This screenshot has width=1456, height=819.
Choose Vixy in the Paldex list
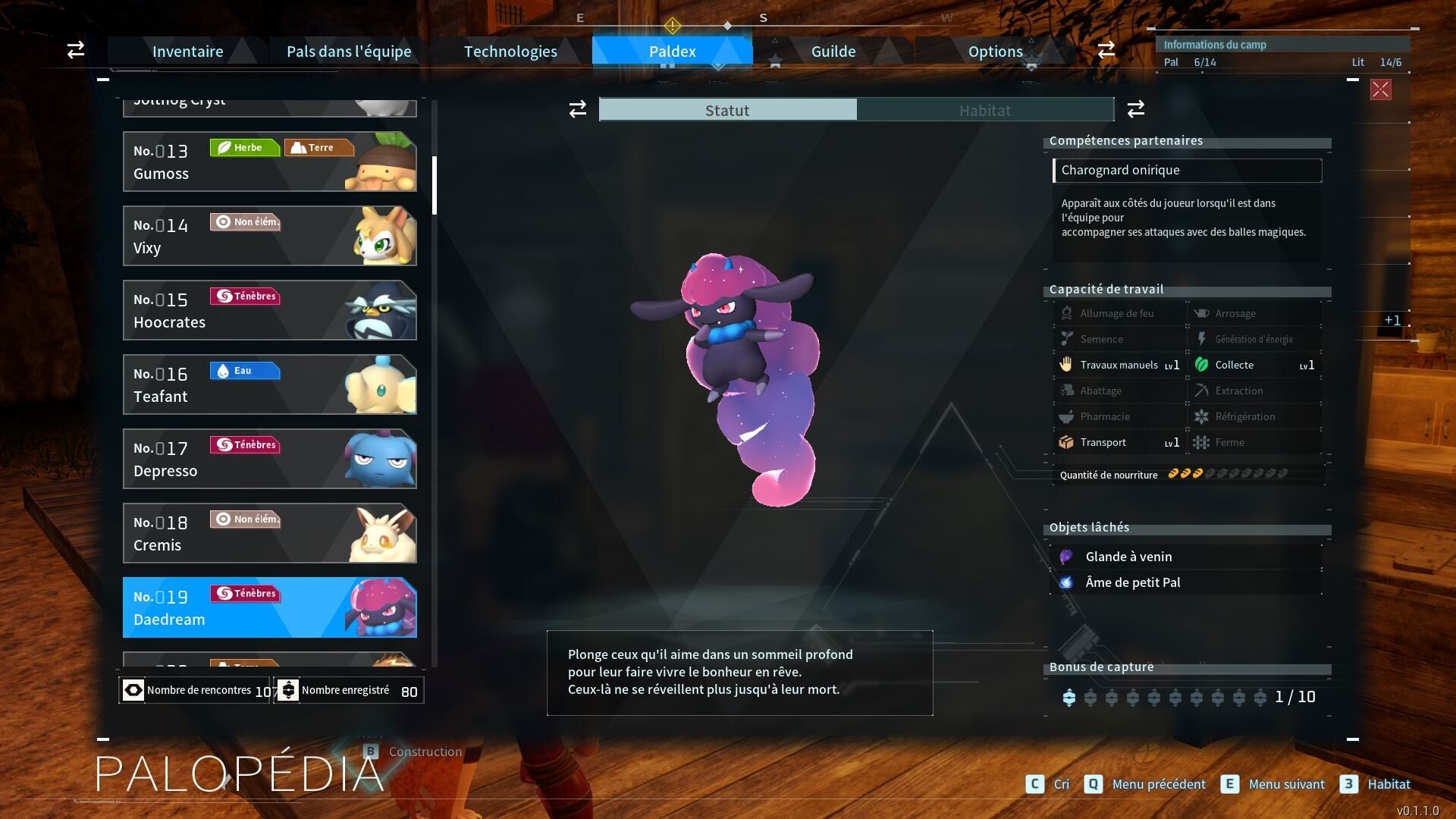click(x=269, y=236)
